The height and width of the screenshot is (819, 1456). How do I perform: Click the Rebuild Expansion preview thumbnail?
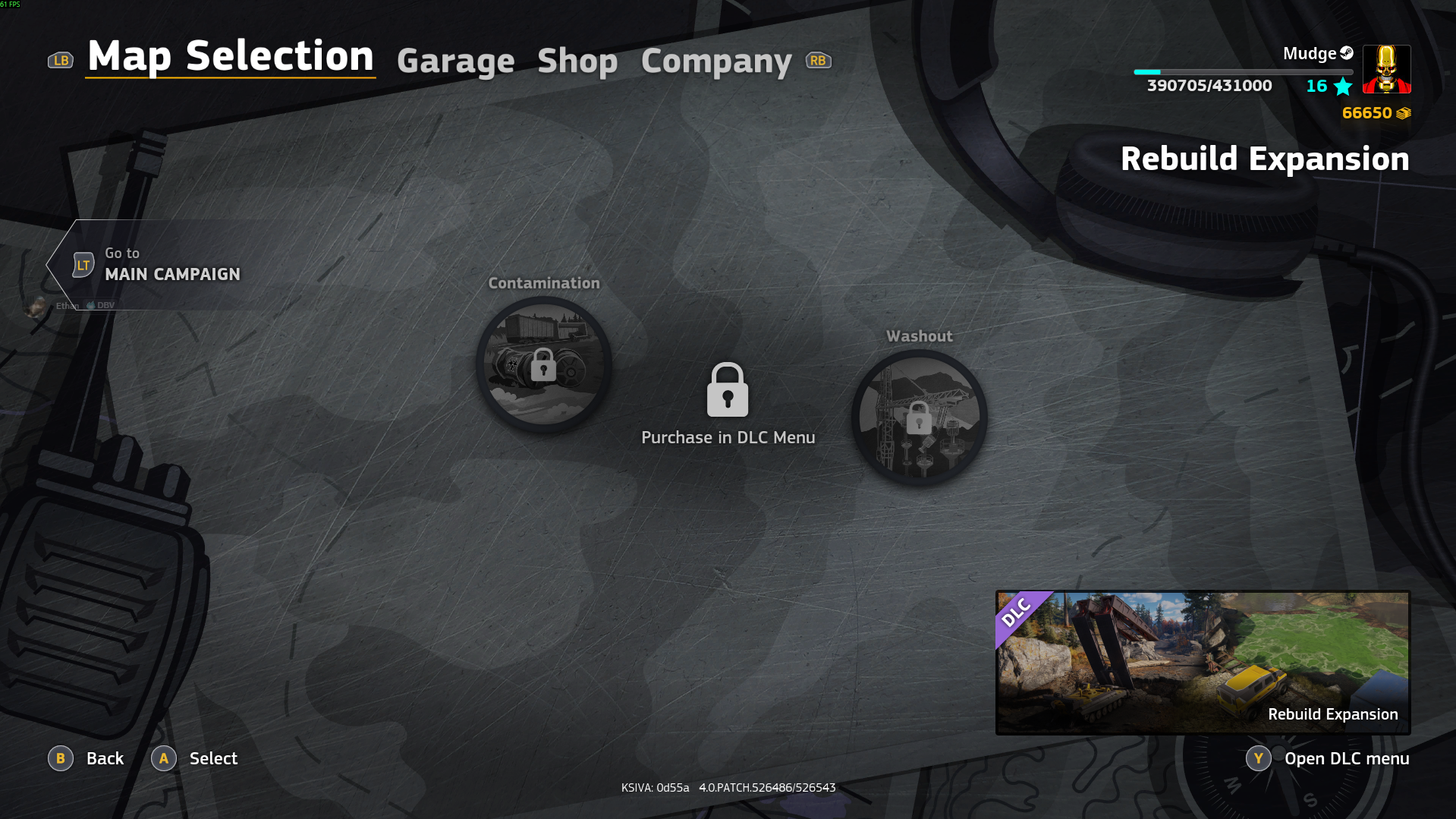coord(1202,660)
